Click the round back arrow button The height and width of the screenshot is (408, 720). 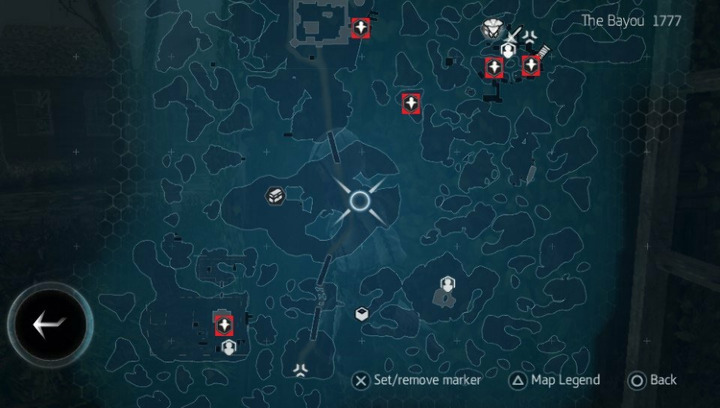click(48, 323)
